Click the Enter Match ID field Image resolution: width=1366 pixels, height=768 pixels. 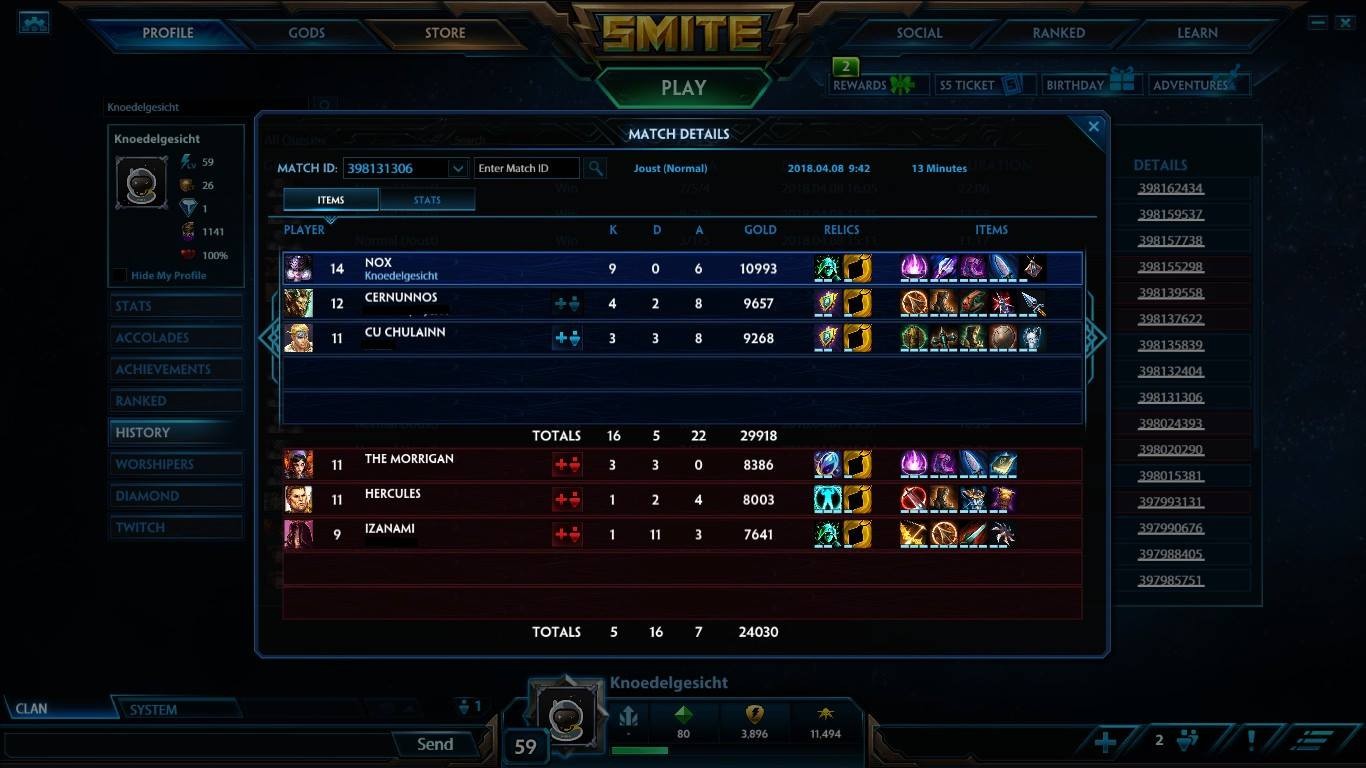pos(526,168)
